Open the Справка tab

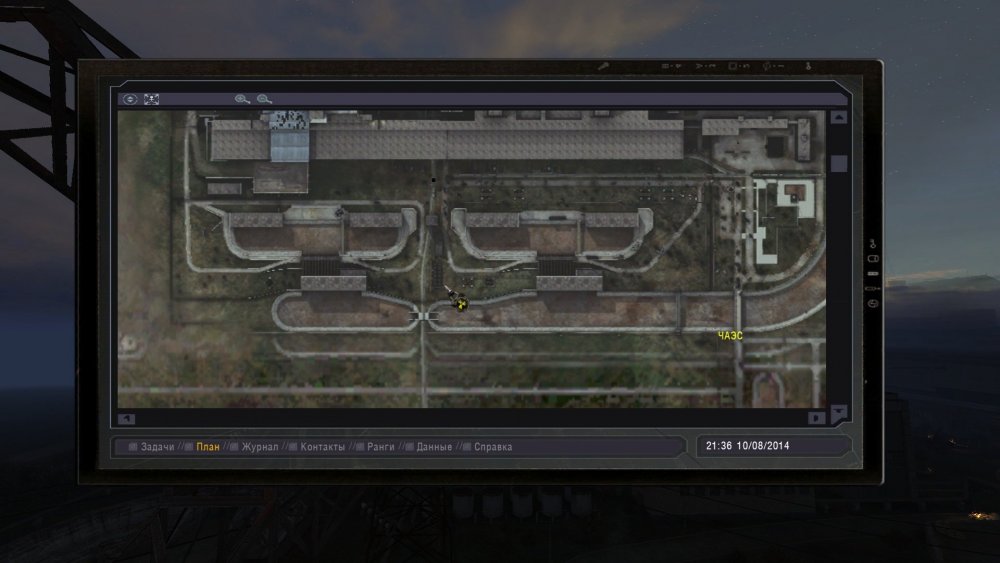492,447
